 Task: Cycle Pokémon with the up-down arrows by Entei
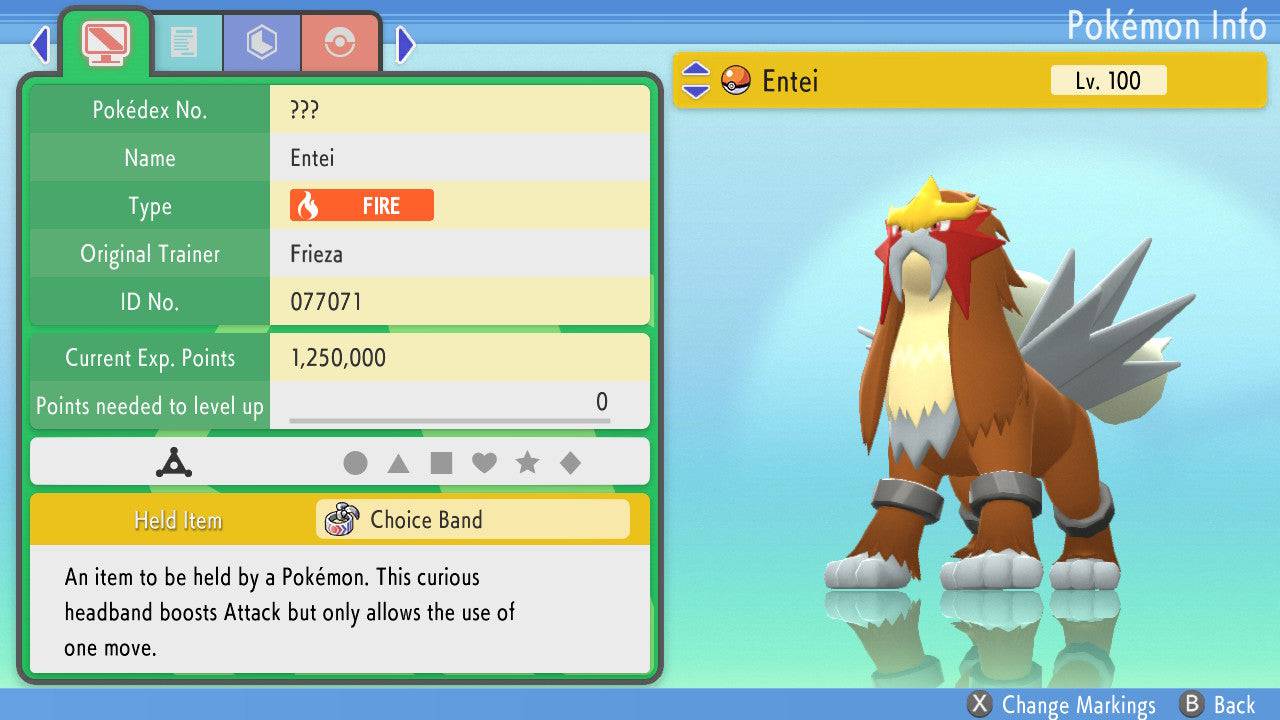tap(695, 80)
